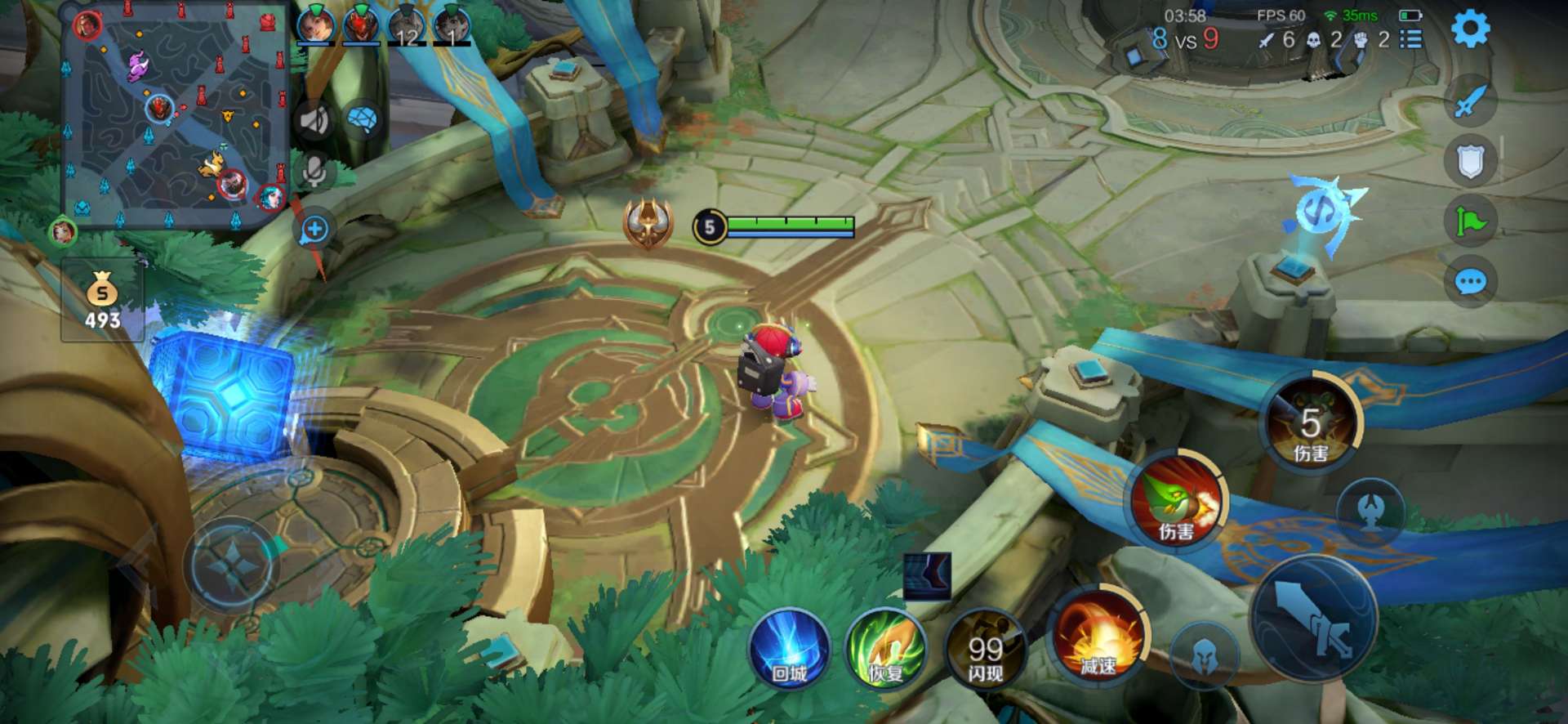The width and height of the screenshot is (1568, 724).
Task: Open the settings gear menu
Action: point(1470,29)
